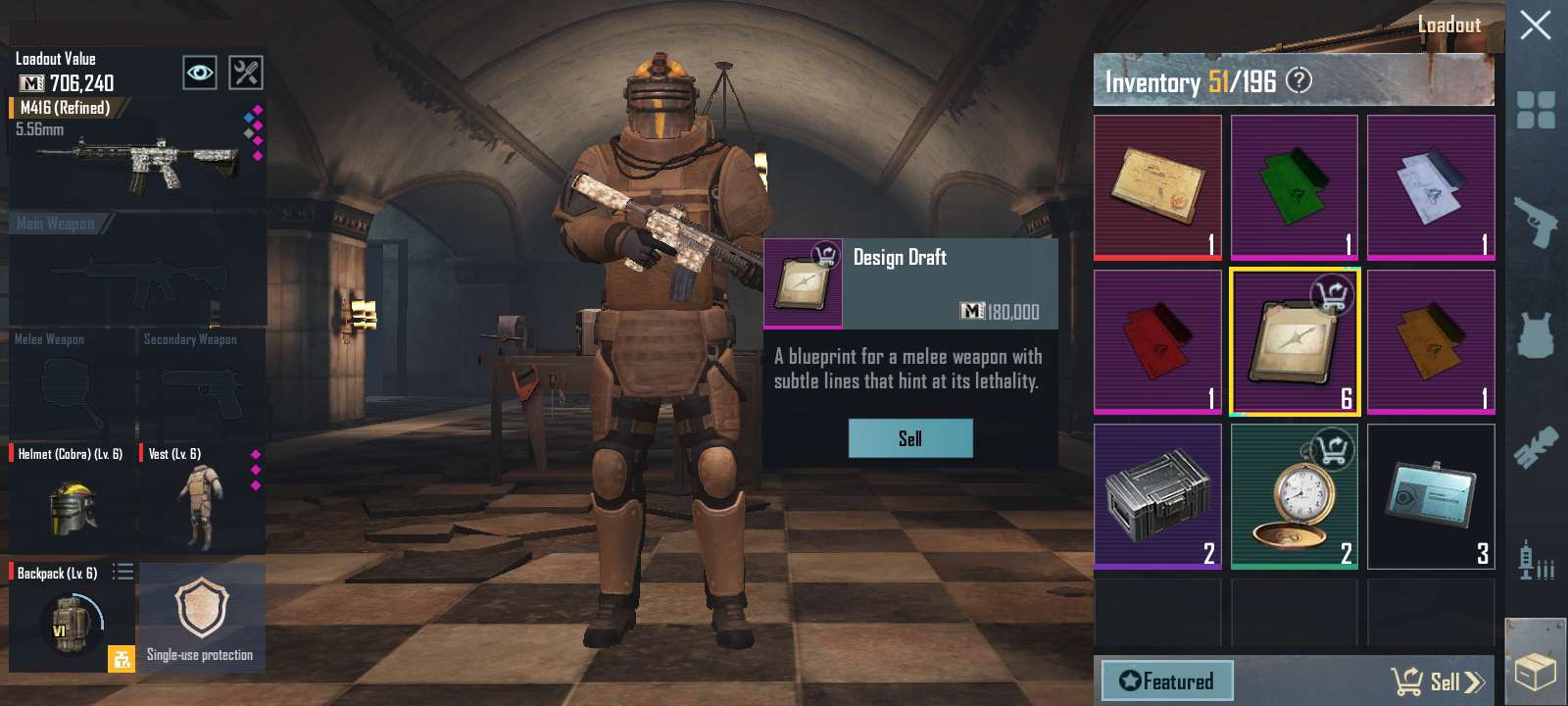
Task: Toggle the eye visibility icon
Action: coord(200,73)
